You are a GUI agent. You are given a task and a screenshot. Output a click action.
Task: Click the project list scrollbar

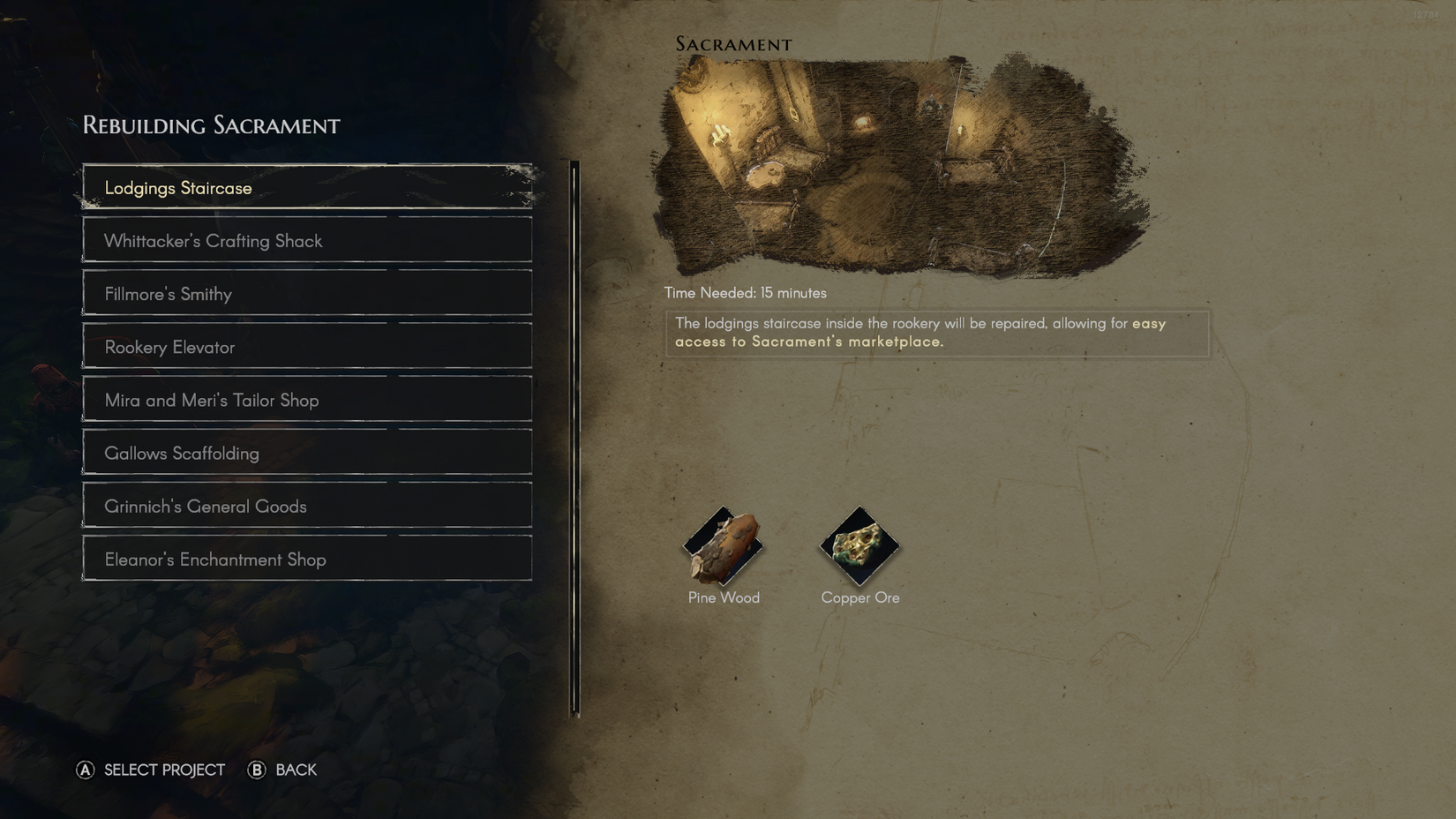pyautogui.click(x=575, y=437)
